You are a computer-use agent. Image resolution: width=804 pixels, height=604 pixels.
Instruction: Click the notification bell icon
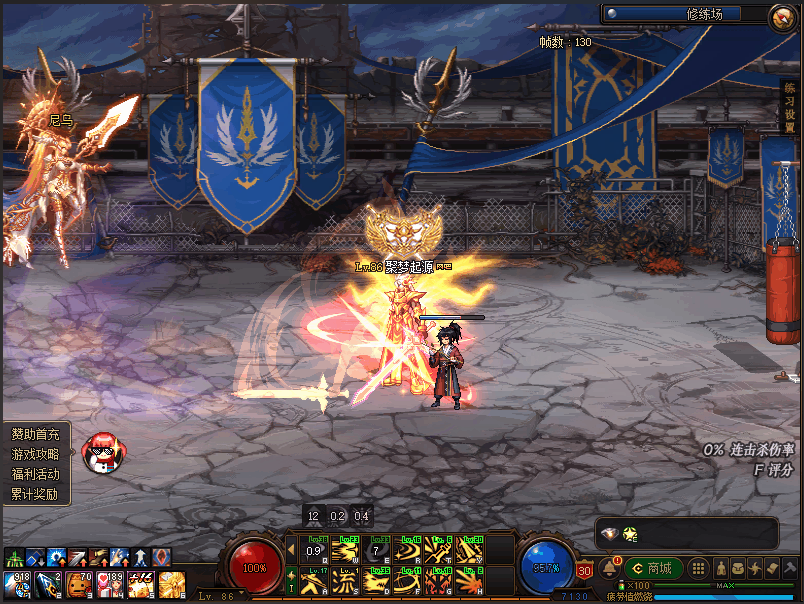point(609,568)
